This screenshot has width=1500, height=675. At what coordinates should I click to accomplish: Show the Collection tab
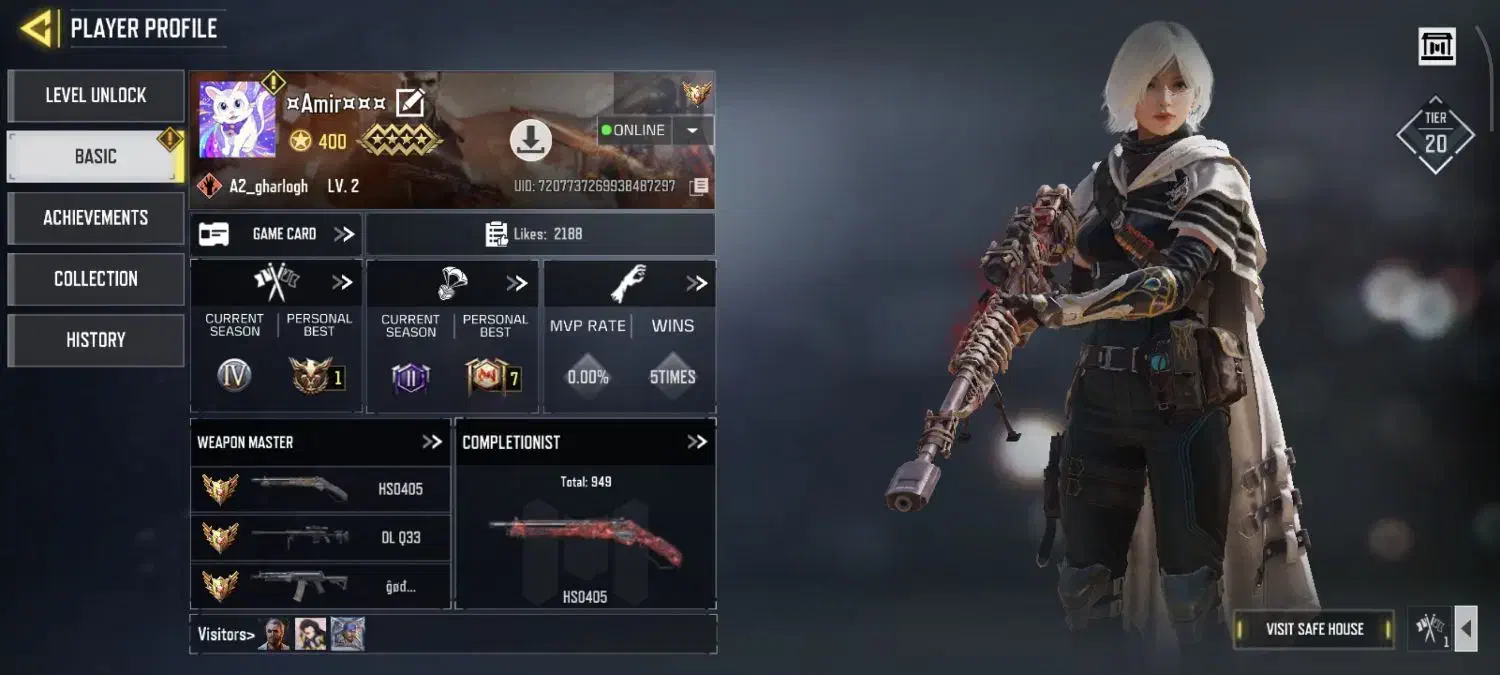pos(96,279)
